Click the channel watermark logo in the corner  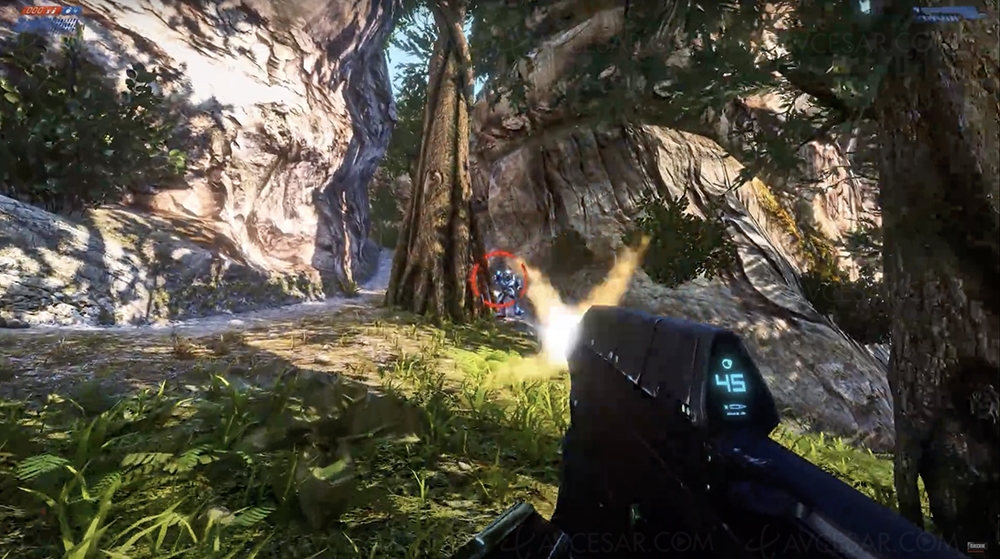pyautogui.click(x=976, y=548)
